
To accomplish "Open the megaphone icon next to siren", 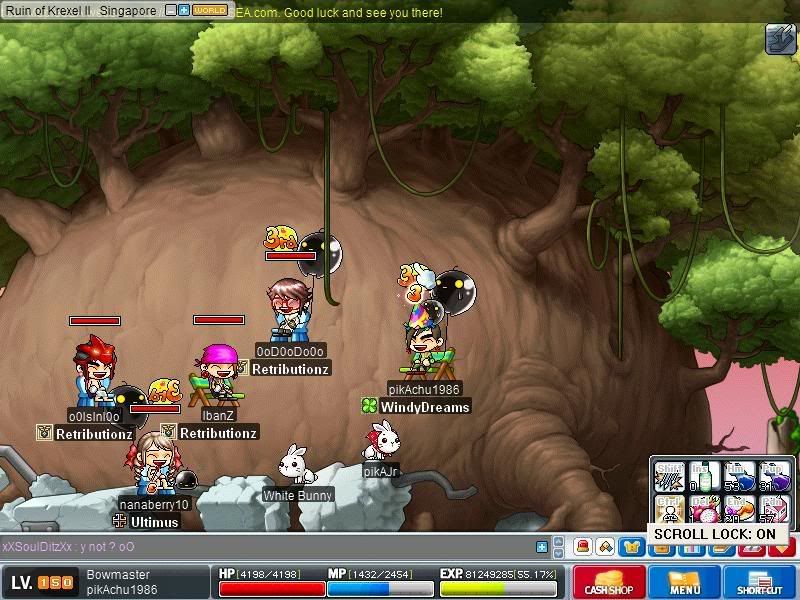I will point(605,547).
